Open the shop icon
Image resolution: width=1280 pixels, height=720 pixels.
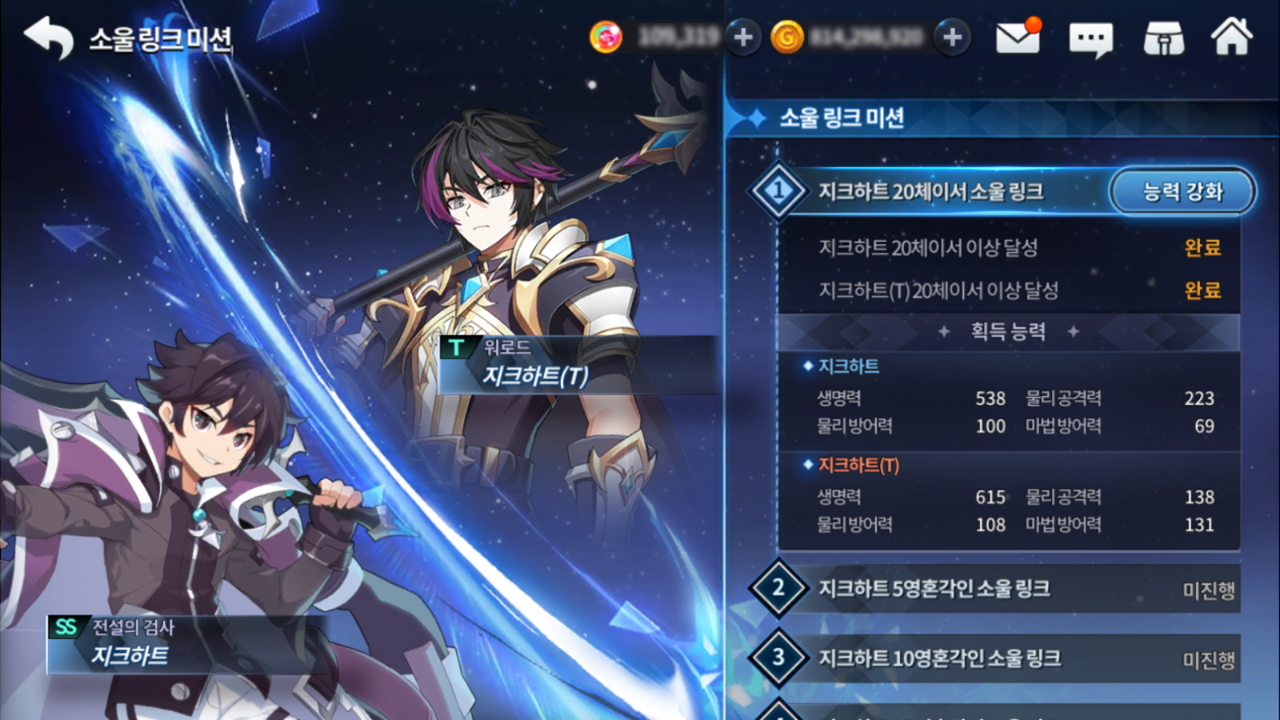[1163, 39]
